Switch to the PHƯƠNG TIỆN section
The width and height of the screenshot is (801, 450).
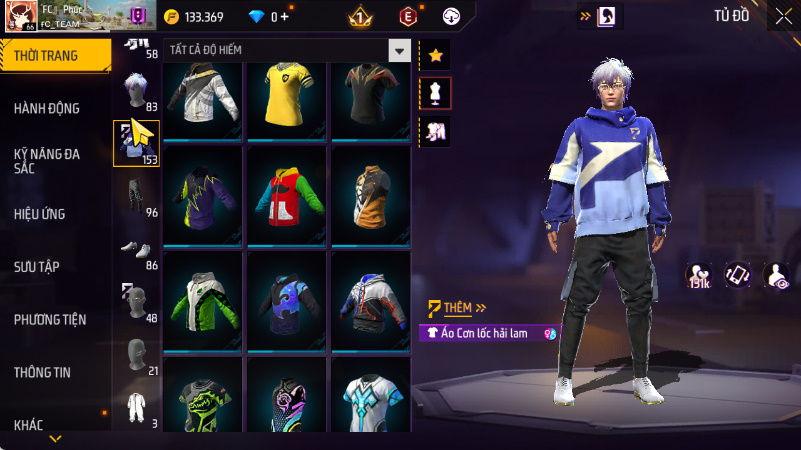point(50,320)
